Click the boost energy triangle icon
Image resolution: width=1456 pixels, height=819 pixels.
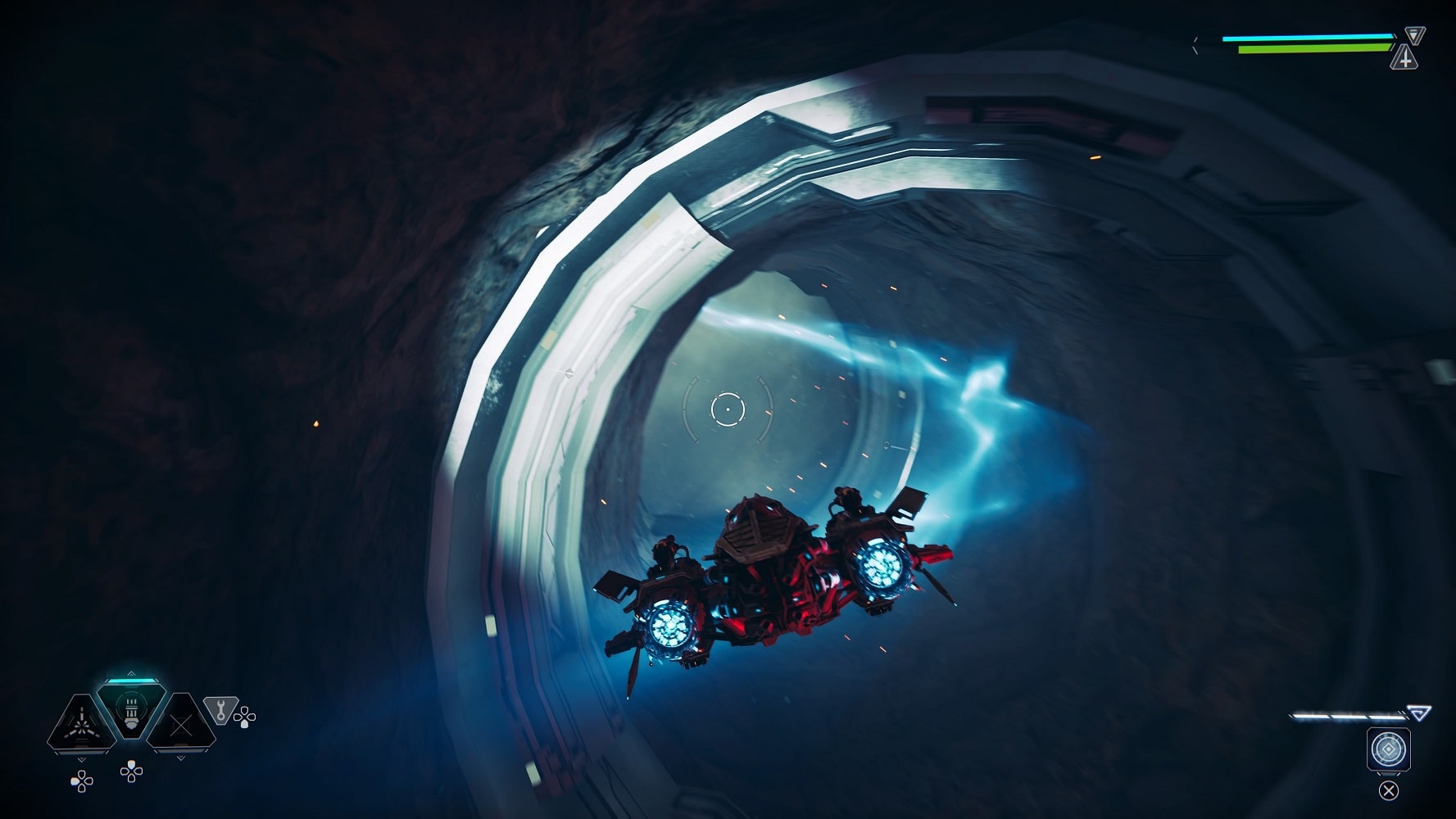1418,713
